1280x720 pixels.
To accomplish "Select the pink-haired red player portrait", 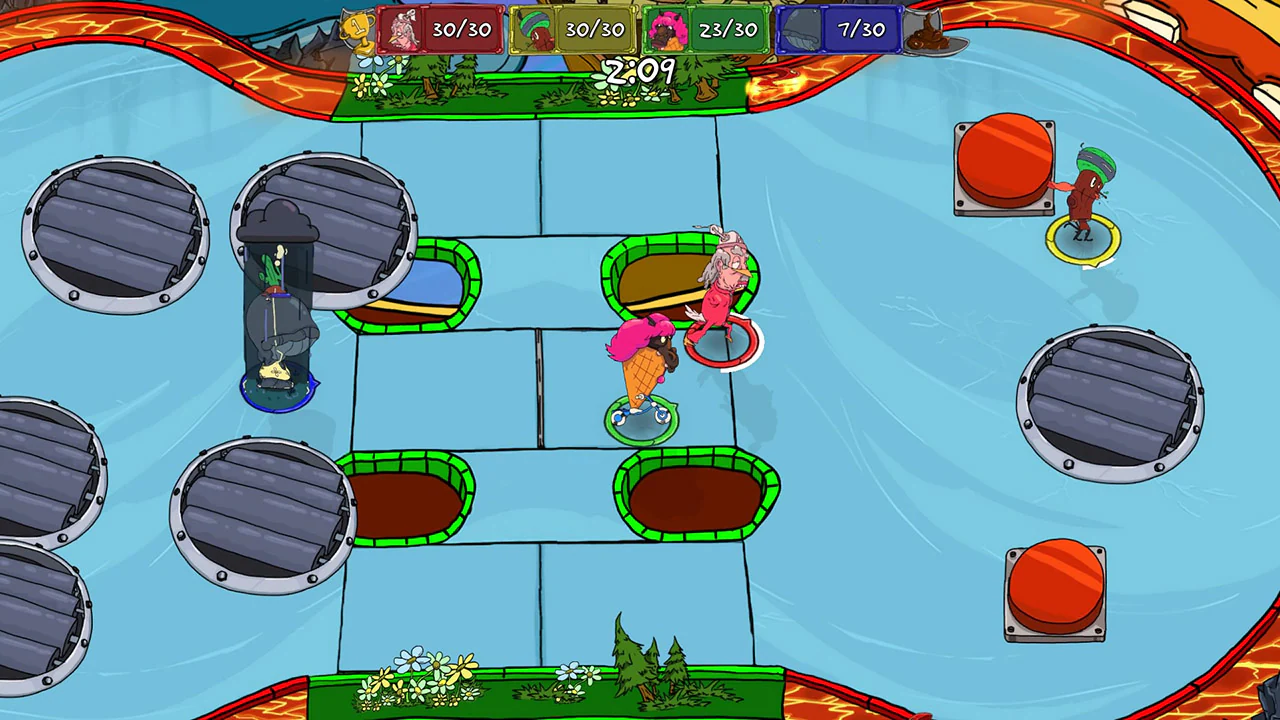I will point(401,28).
